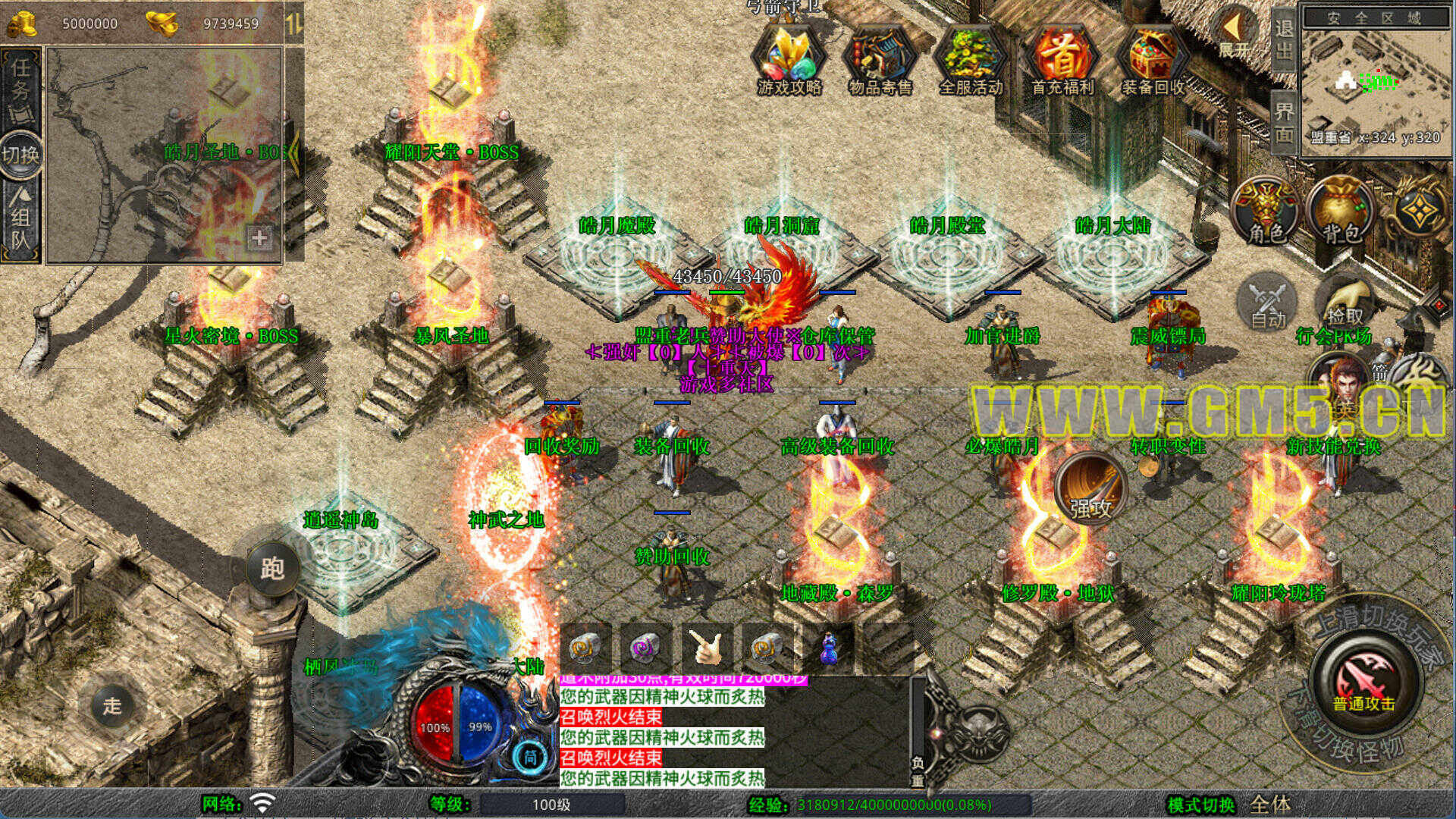Click the 切换 switch button
Screen dimensions: 1456x819
[x=20, y=155]
